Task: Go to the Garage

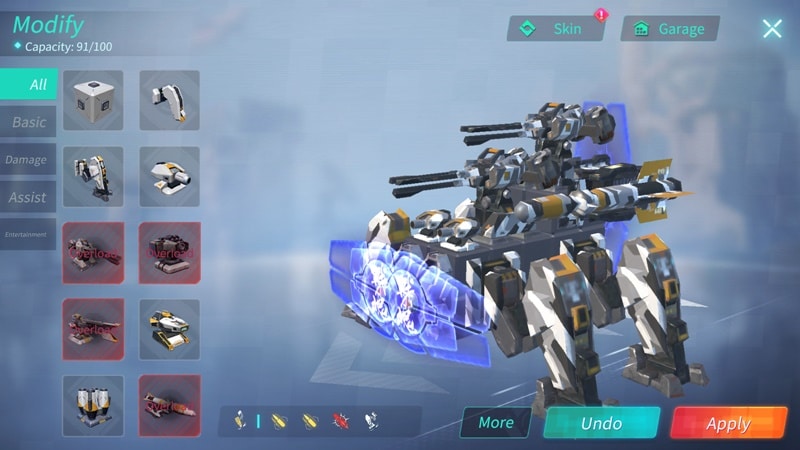Action: (x=670, y=29)
